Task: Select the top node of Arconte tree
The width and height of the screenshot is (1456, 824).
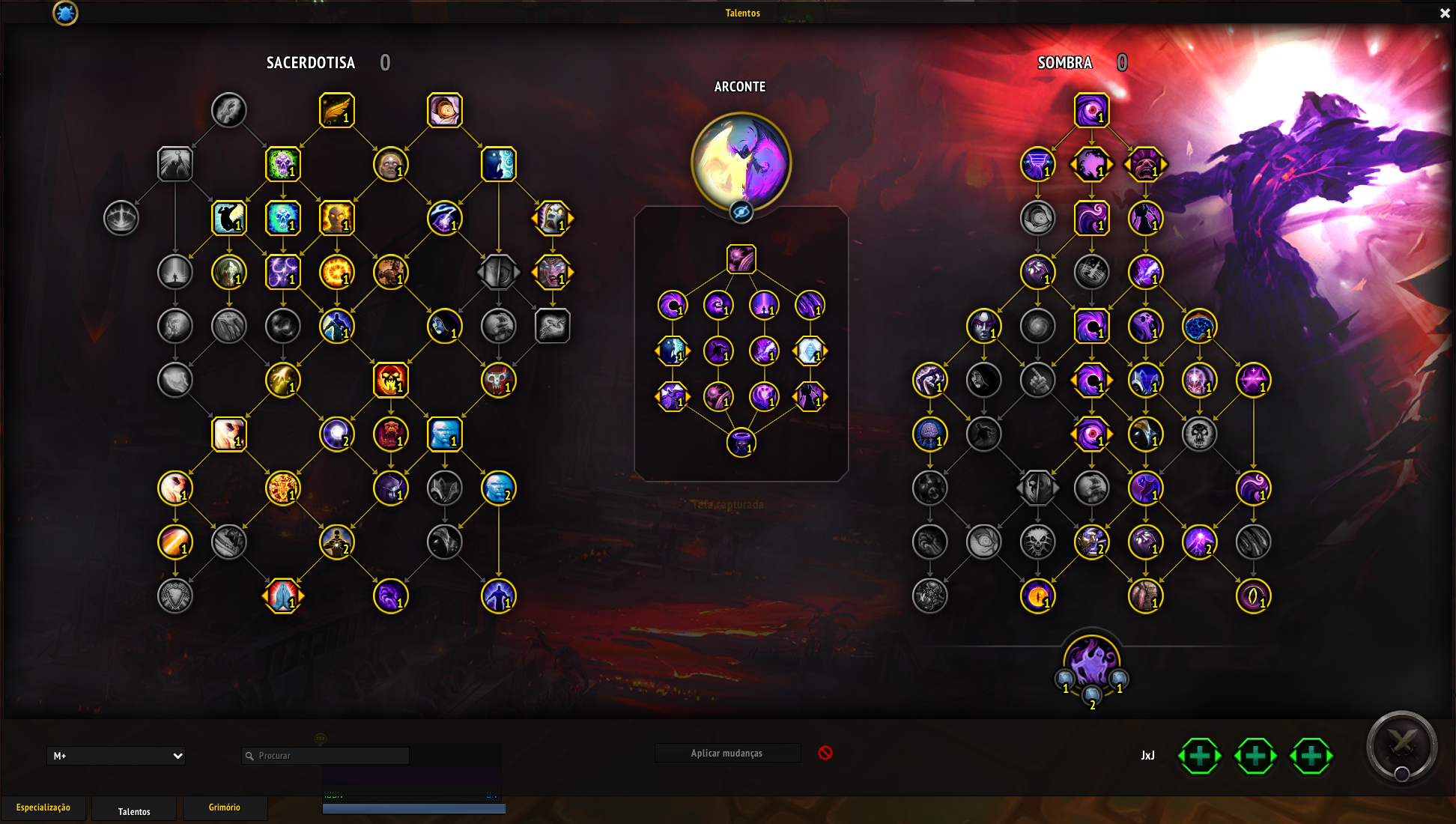Action: (741, 259)
